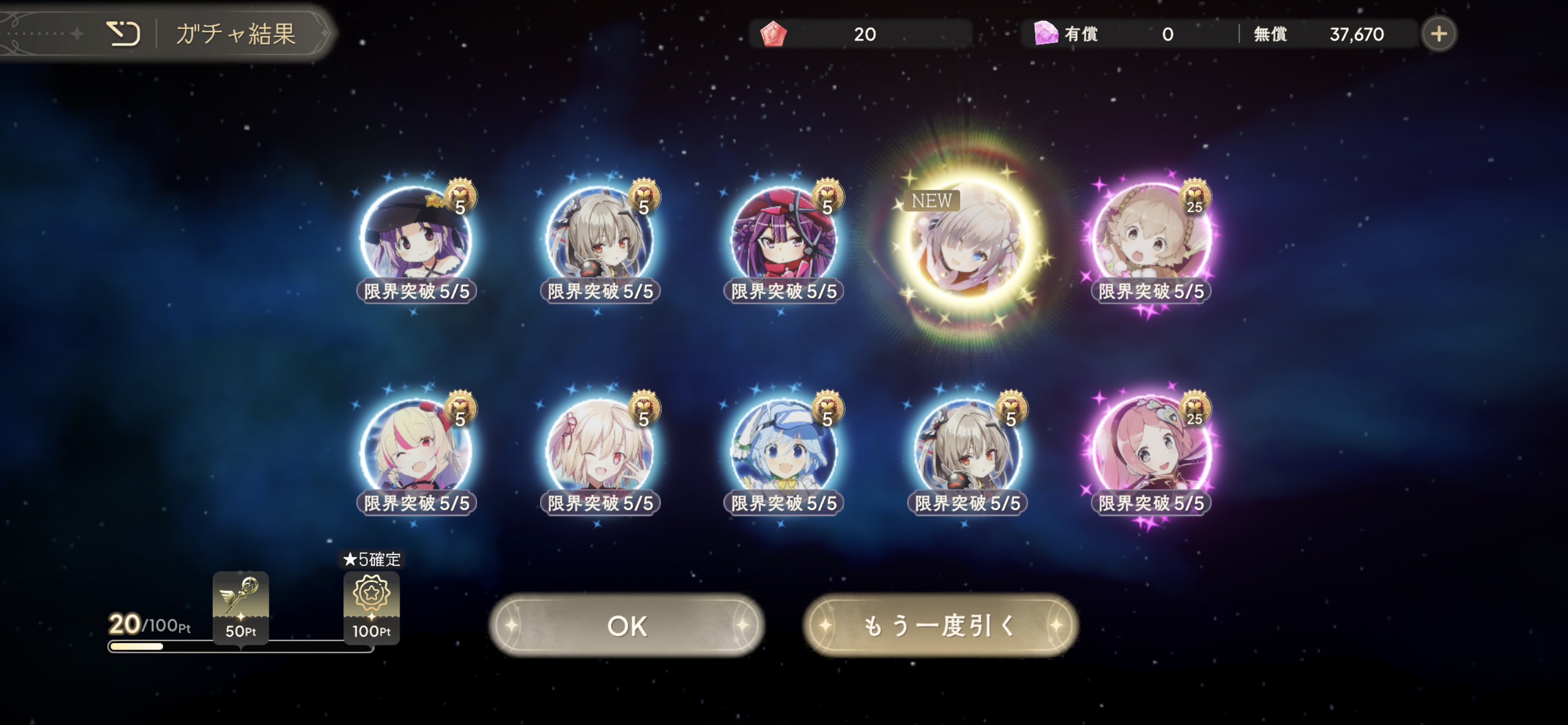
Task: Select the winking blonde character with pink ribbon
Action: (599, 451)
